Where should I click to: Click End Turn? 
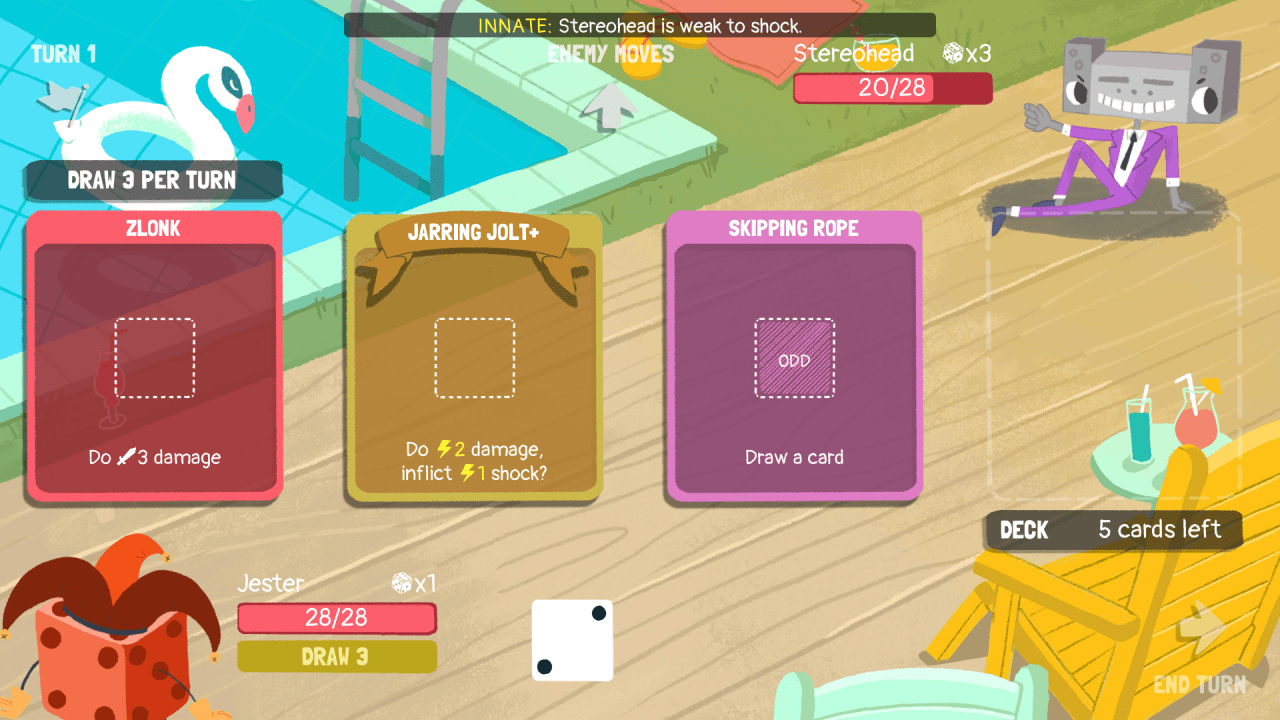1198,685
